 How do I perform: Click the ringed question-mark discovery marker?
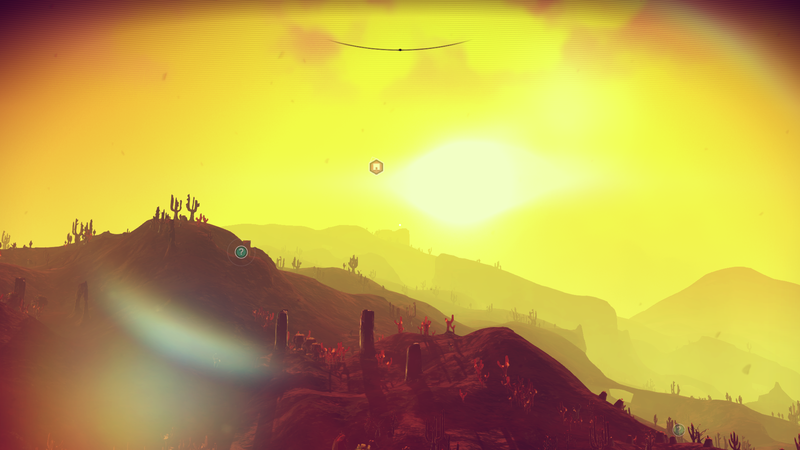[241, 252]
